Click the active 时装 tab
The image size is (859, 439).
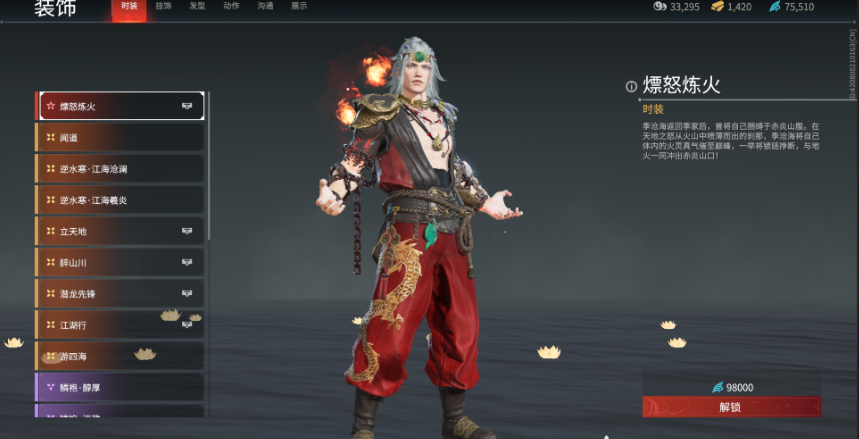[x=129, y=7]
